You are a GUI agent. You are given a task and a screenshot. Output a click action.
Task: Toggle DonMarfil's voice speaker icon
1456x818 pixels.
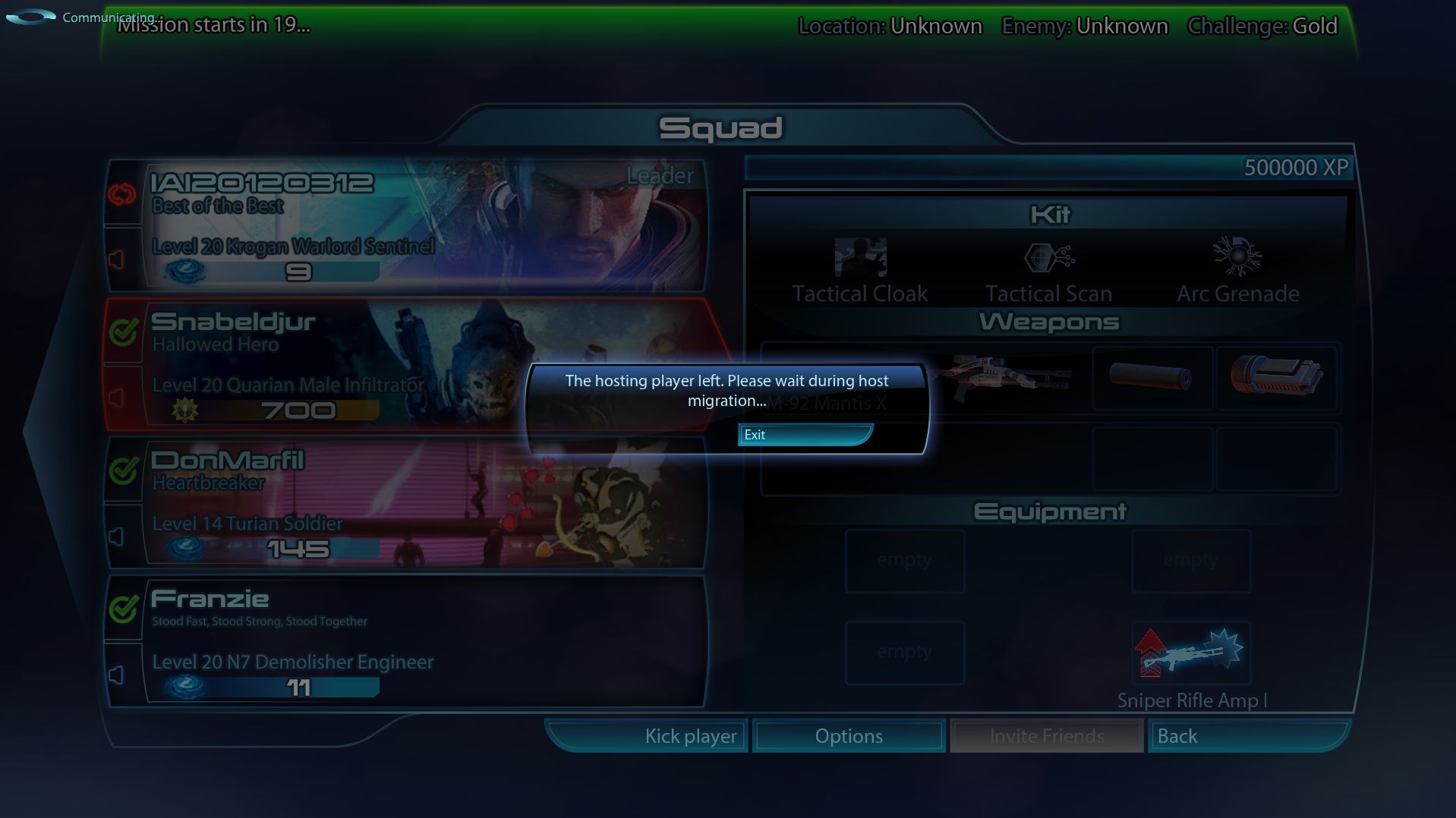[x=117, y=537]
